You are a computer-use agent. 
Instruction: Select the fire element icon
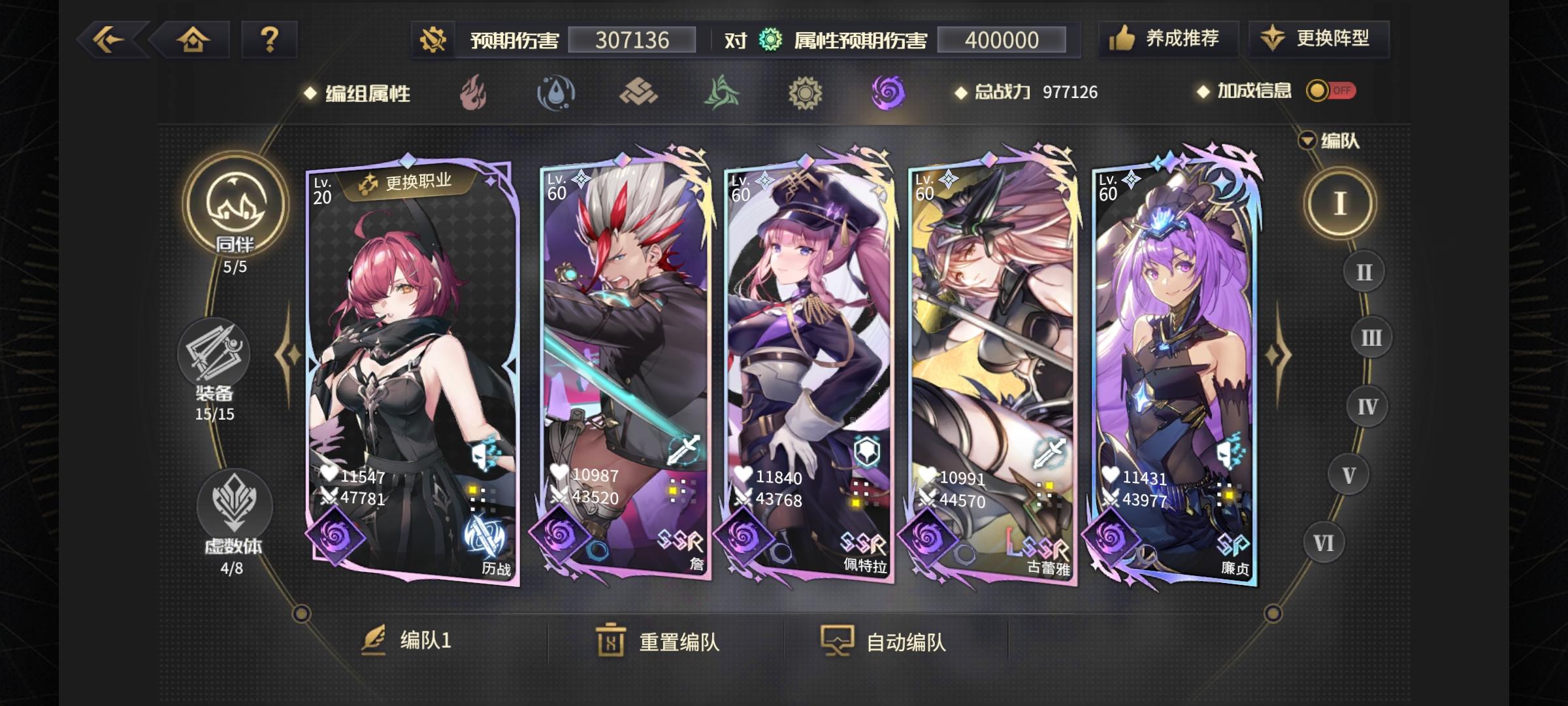472,93
